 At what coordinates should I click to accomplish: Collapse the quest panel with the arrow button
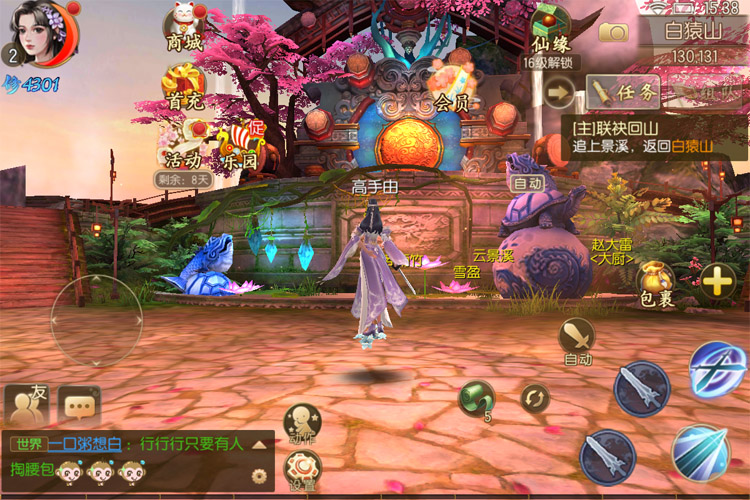pos(560,93)
